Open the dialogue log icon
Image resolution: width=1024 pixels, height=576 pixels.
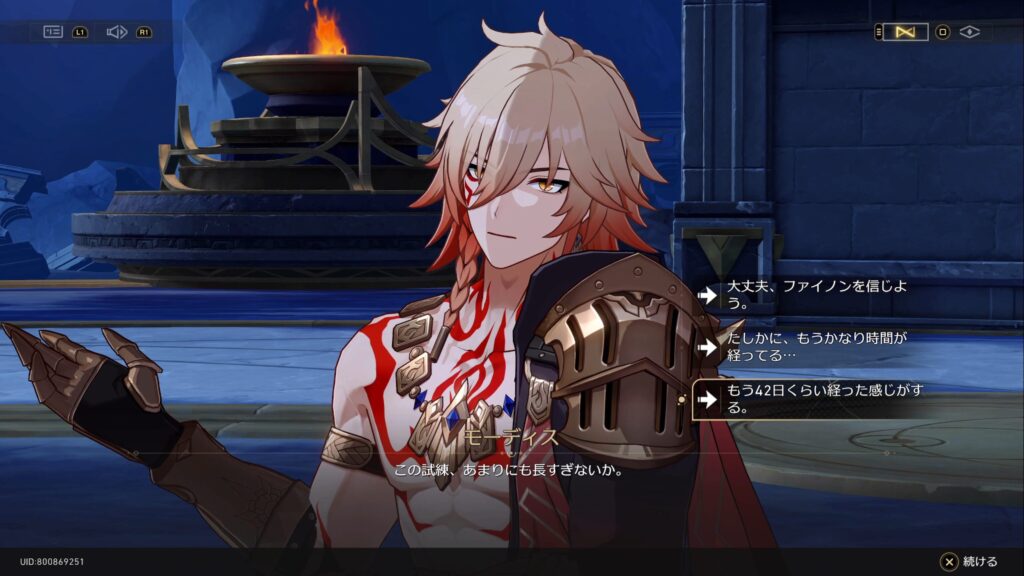click(53, 32)
